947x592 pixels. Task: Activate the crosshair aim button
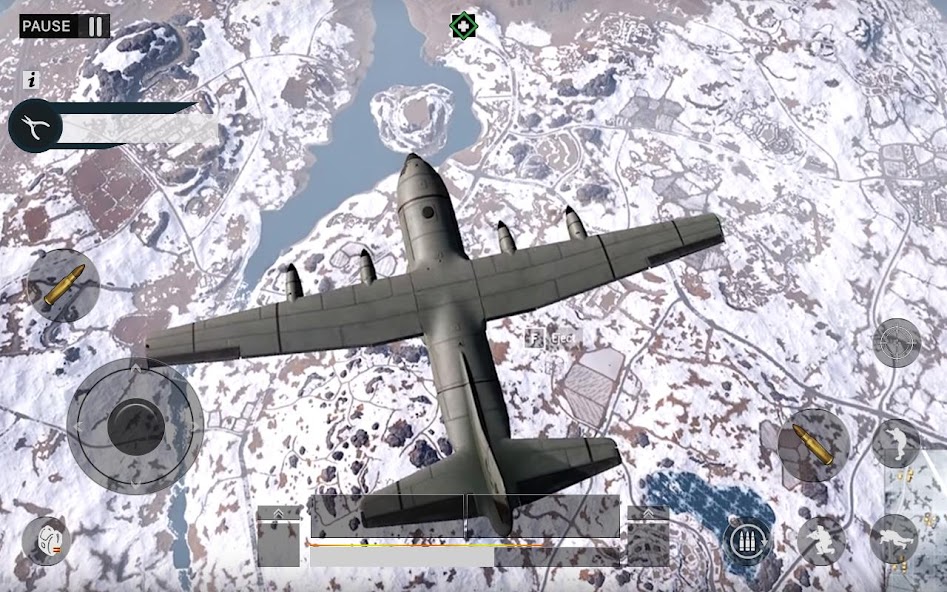(x=896, y=344)
